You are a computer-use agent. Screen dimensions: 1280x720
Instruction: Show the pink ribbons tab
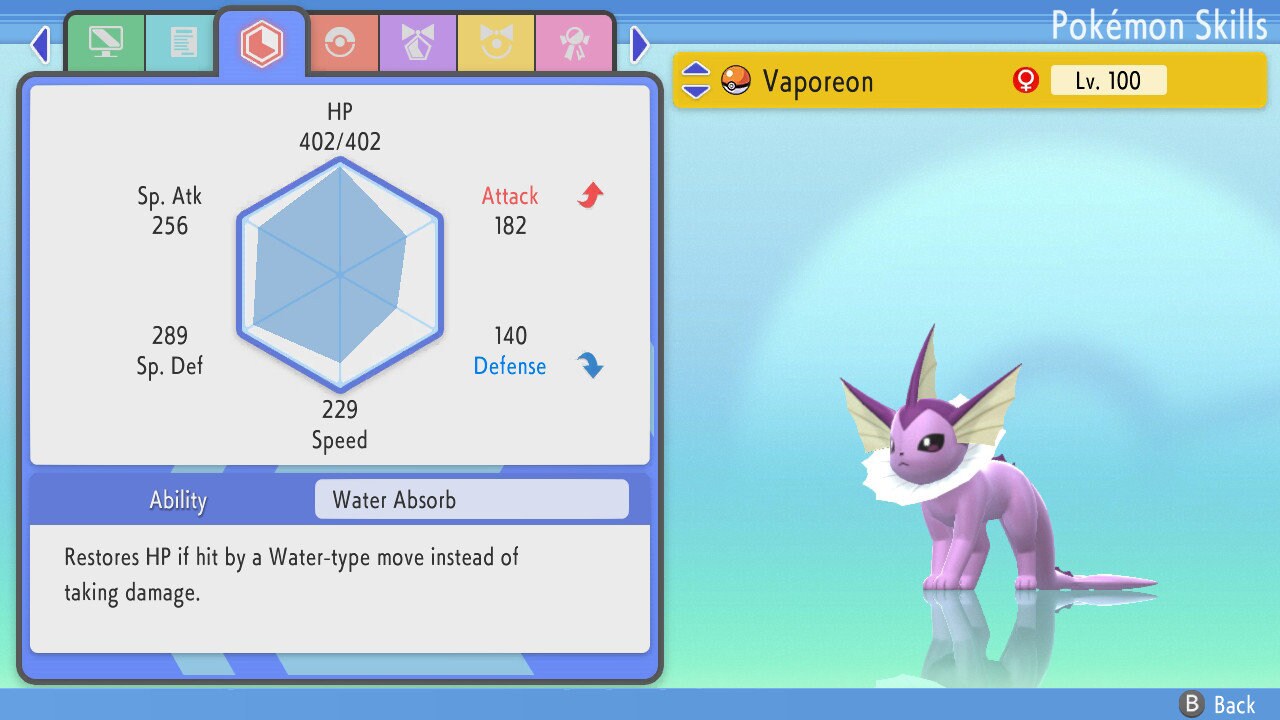pos(573,43)
